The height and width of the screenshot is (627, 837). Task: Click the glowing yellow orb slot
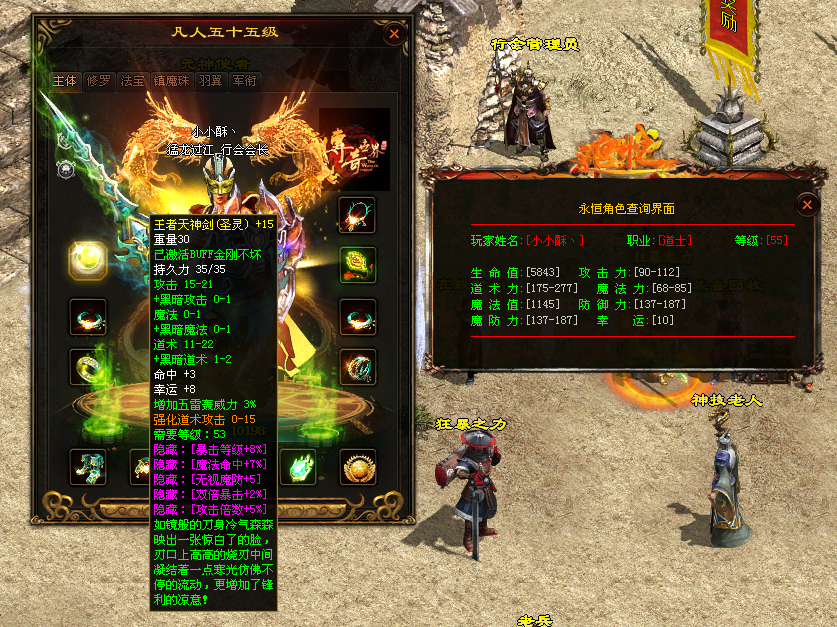(x=88, y=261)
